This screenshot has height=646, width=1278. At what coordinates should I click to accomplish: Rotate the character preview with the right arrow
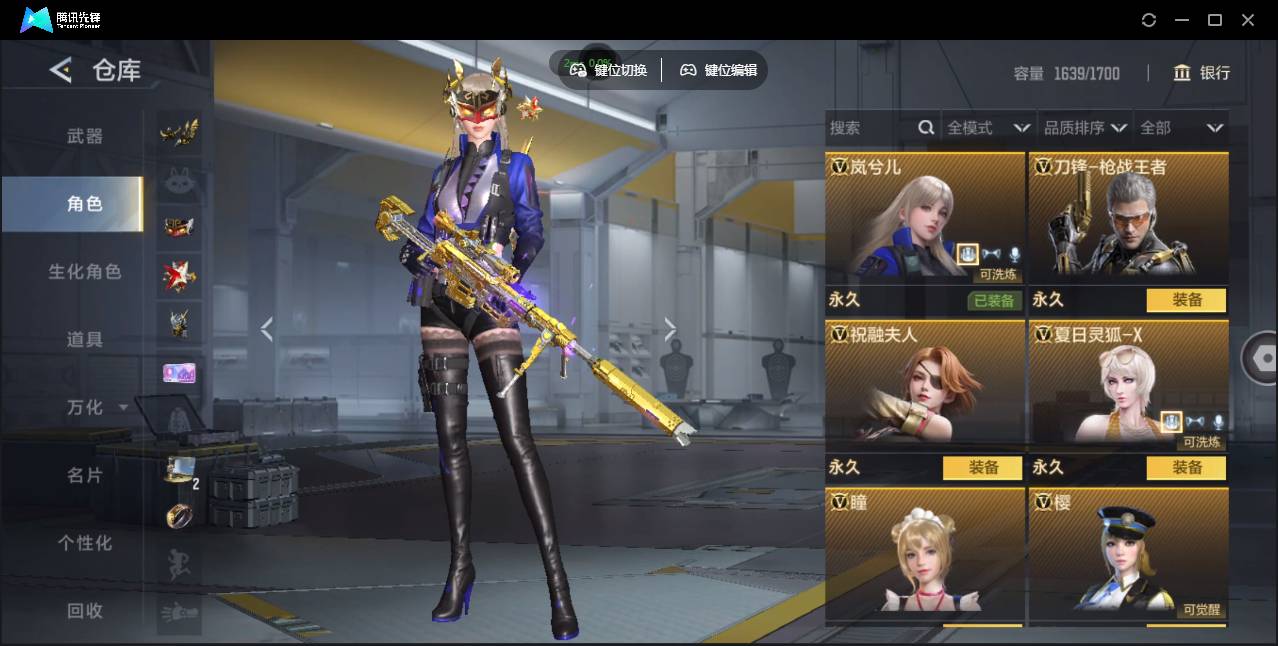click(x=670, y=329)
